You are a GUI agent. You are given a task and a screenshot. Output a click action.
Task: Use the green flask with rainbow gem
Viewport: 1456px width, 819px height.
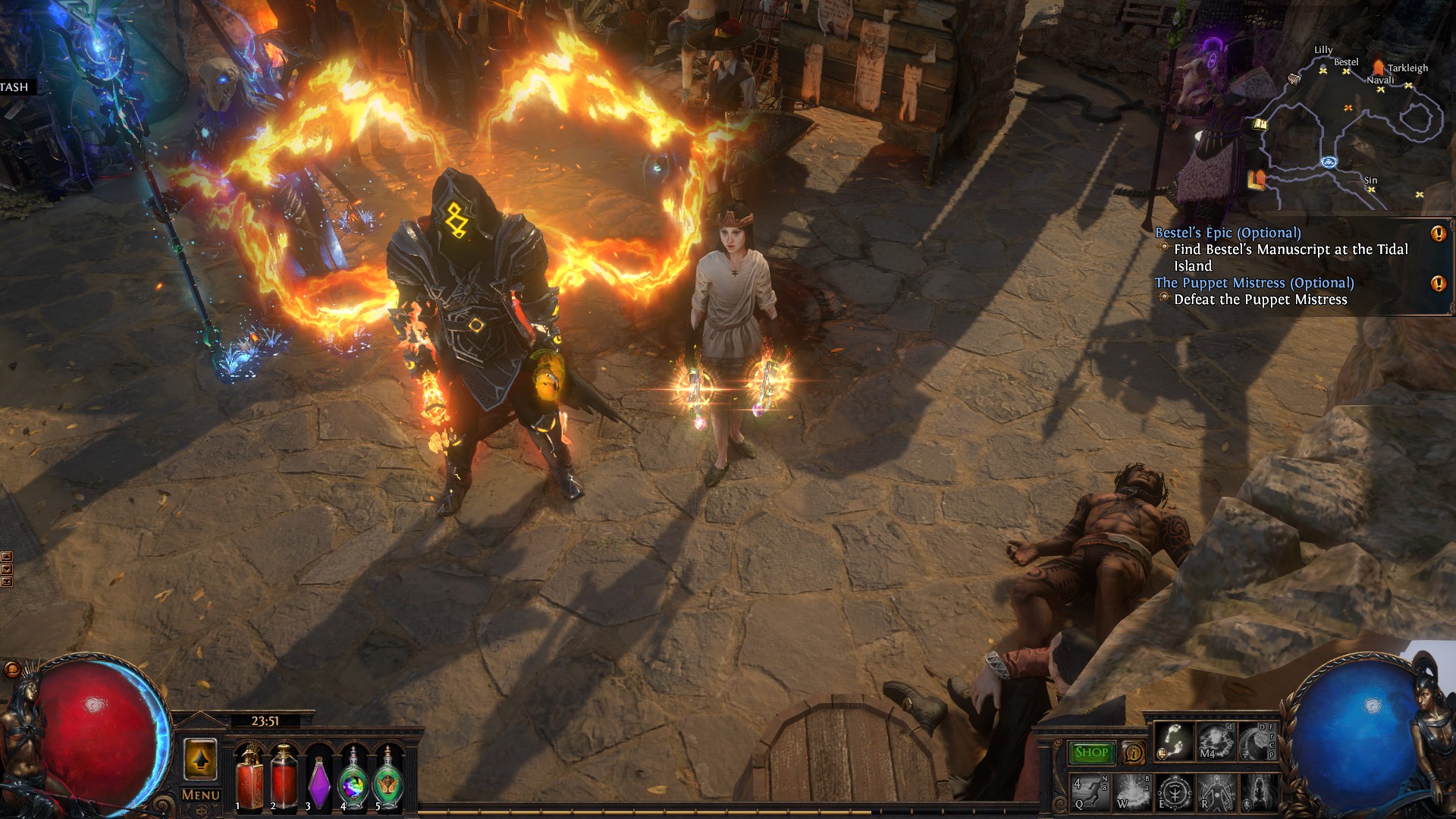pos(353,780)
